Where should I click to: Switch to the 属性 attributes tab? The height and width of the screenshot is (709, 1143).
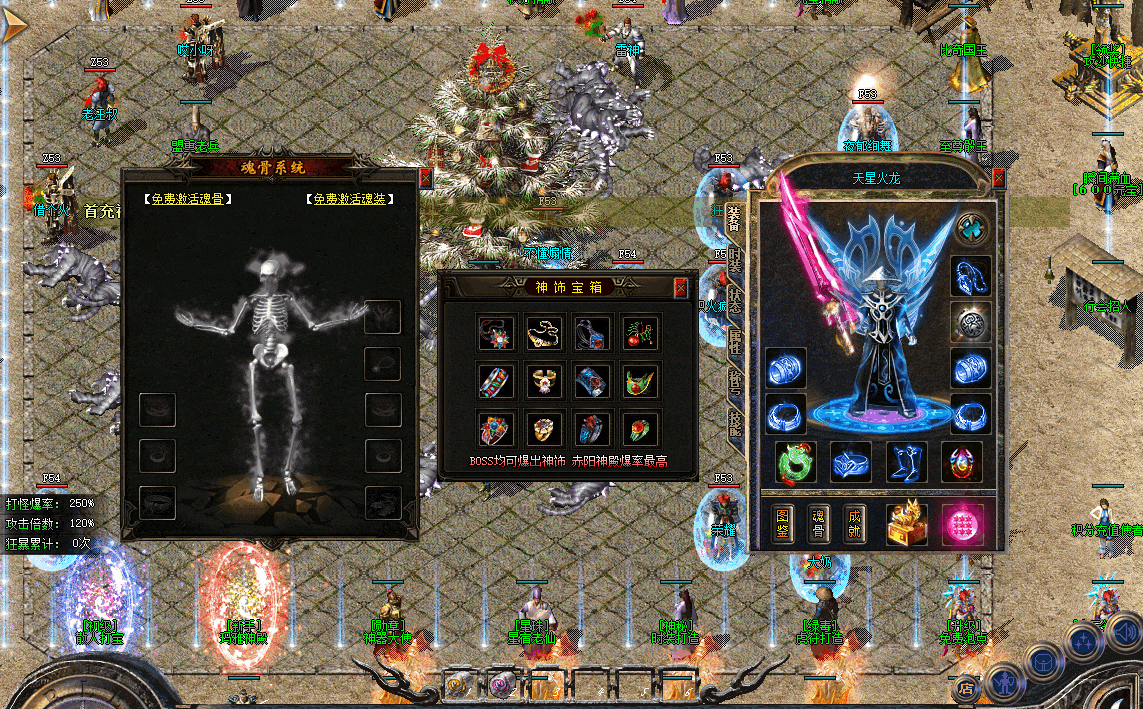click(x=735, y=345)
